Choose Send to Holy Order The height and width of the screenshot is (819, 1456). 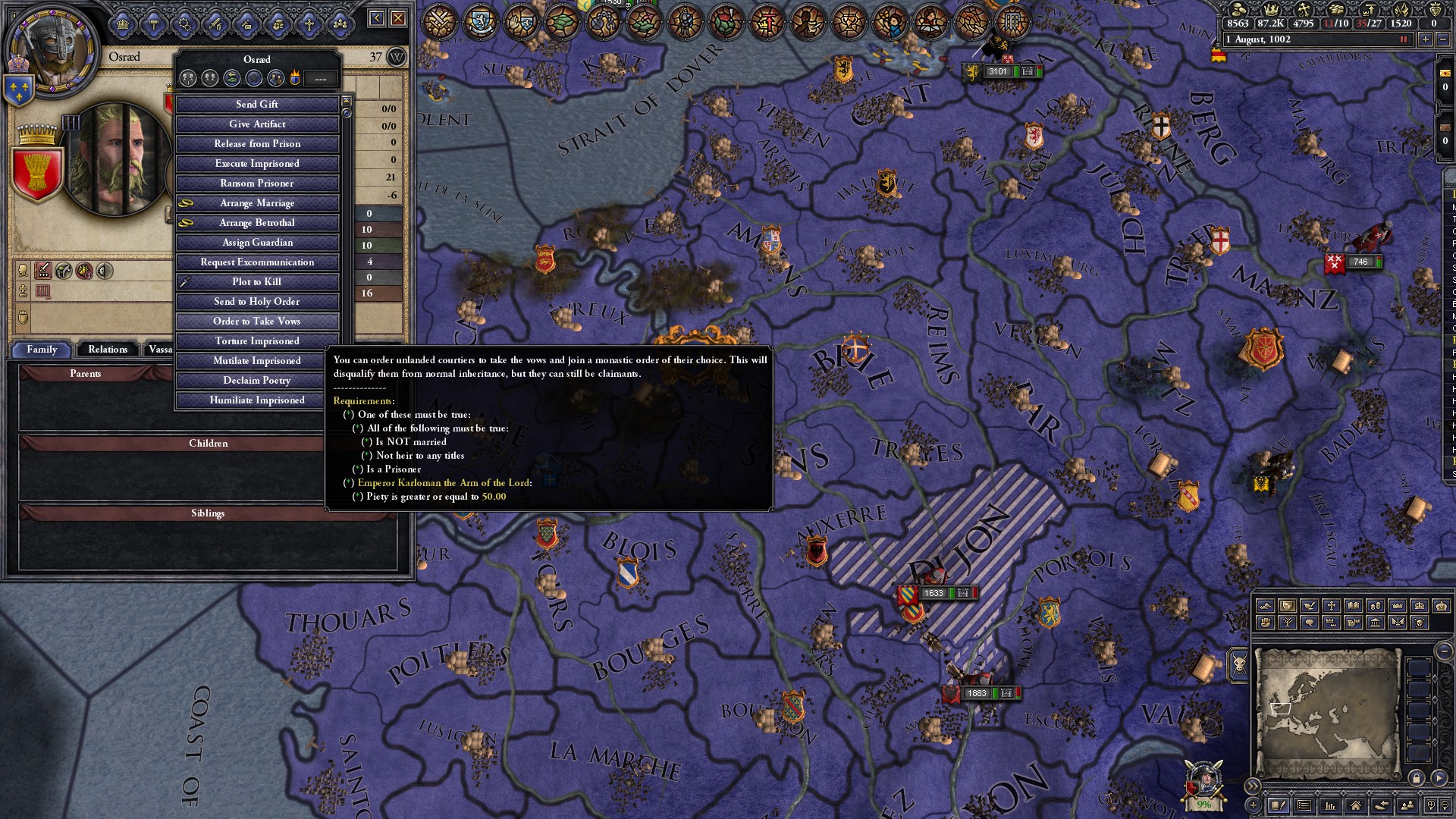(x=257, y=302)
